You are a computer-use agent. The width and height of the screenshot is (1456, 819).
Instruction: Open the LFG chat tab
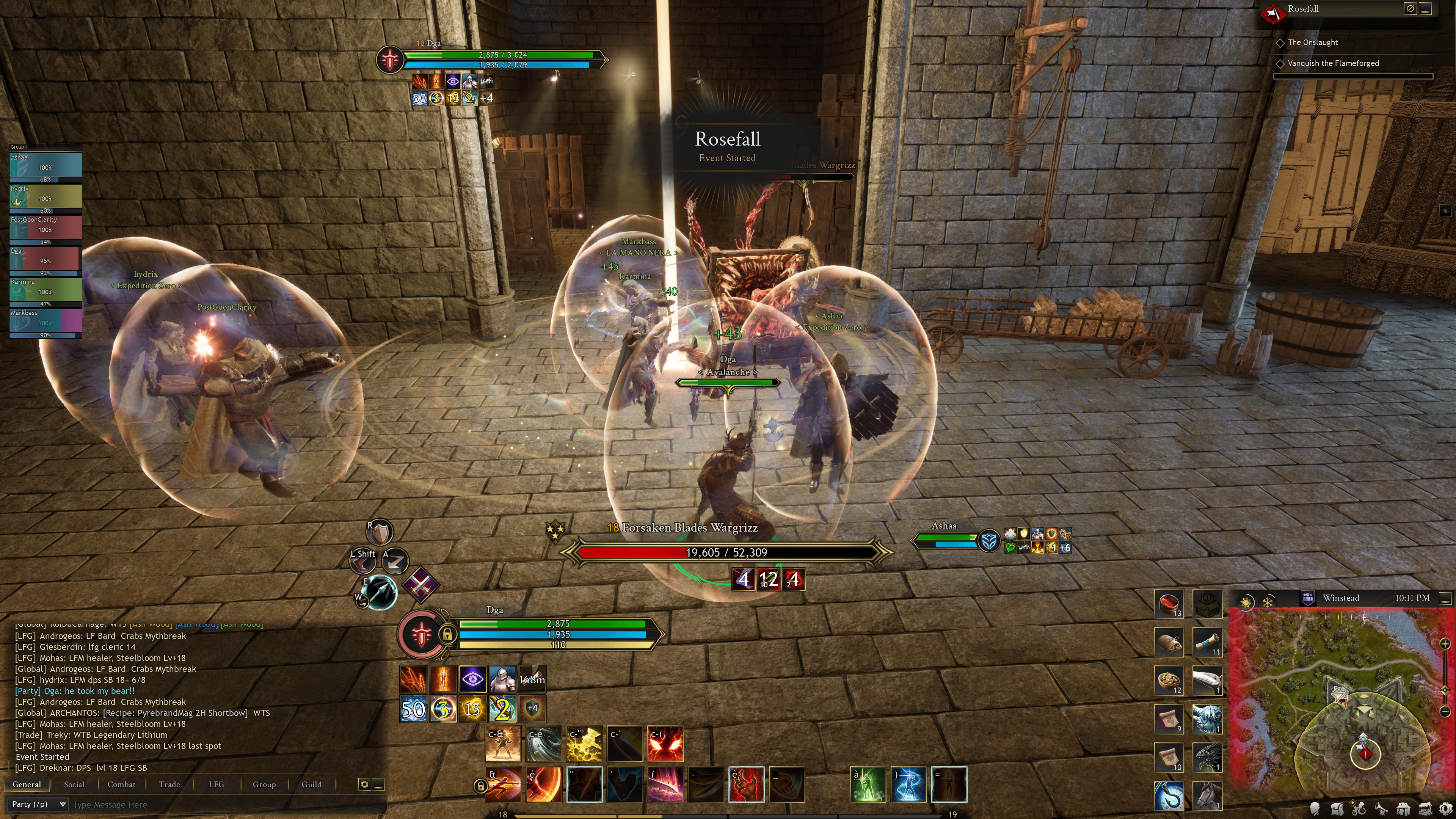pos(216,784)
